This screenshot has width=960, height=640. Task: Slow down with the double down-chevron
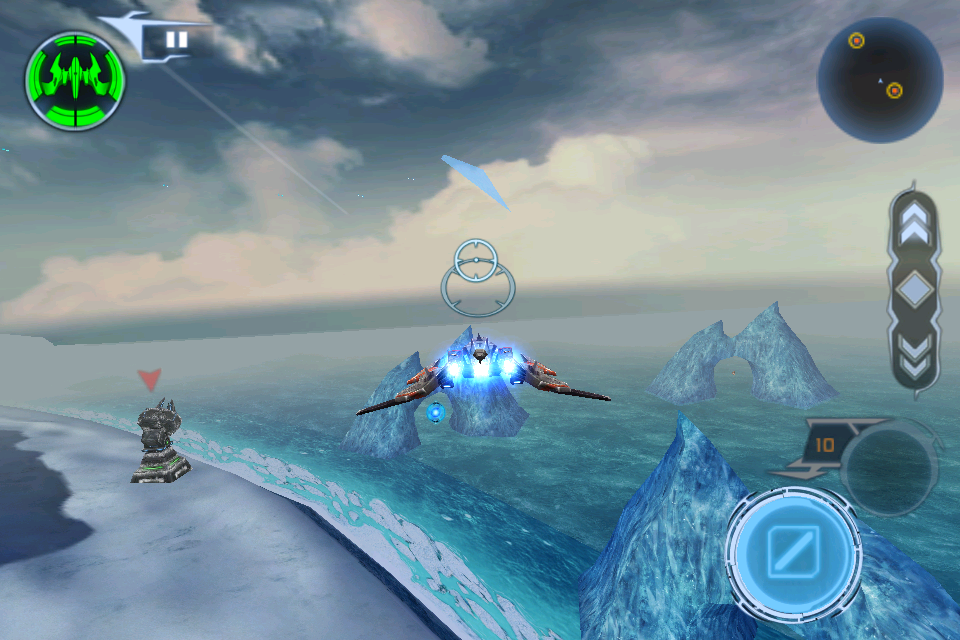click(x=914, y=354)
